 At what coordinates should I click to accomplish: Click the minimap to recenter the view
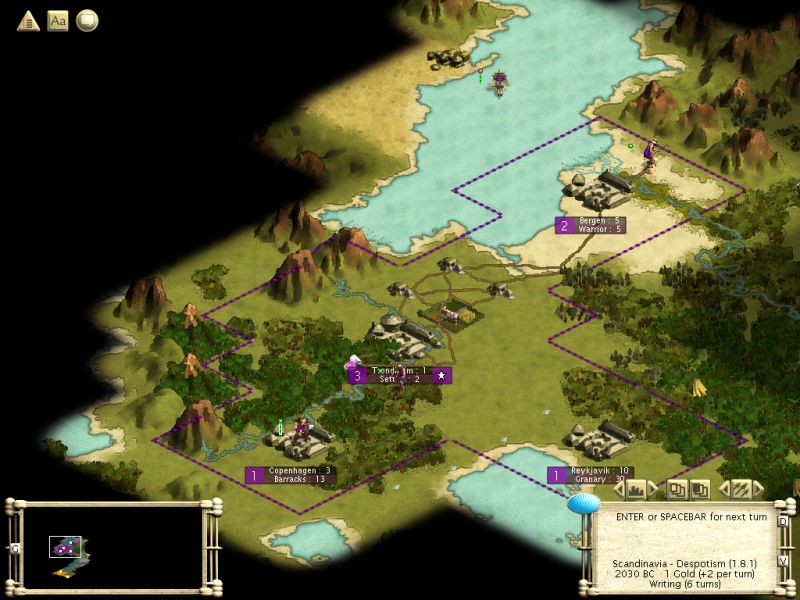pyautogui.click(x=112, y=547)
